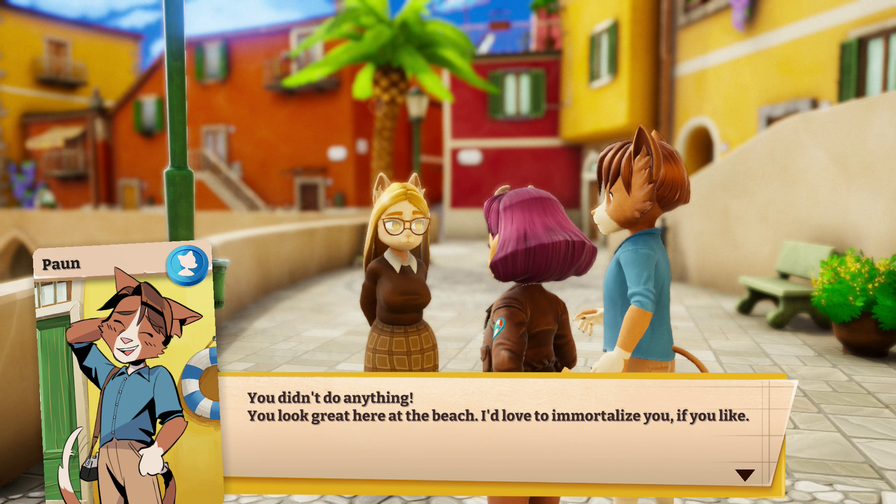Open the blue profile icon on Paun's card
The height and width of the screenshot is (504, 896).
pos(186,265)
